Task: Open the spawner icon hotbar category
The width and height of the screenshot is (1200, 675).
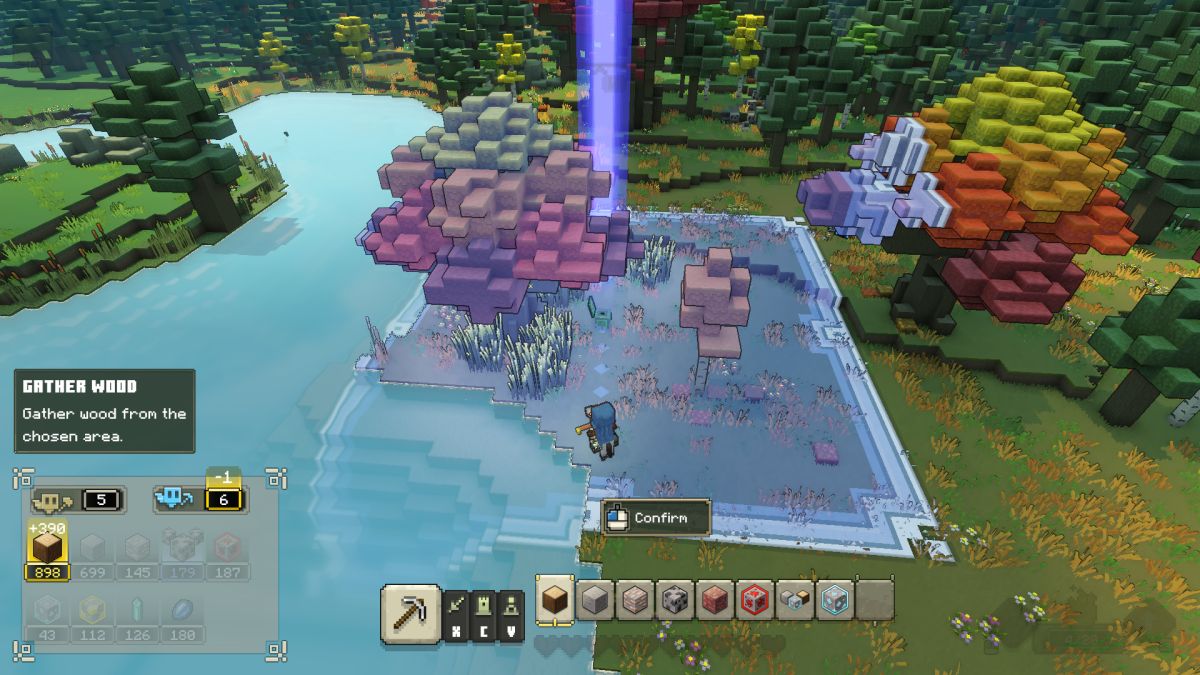Action: pos(511,606)
